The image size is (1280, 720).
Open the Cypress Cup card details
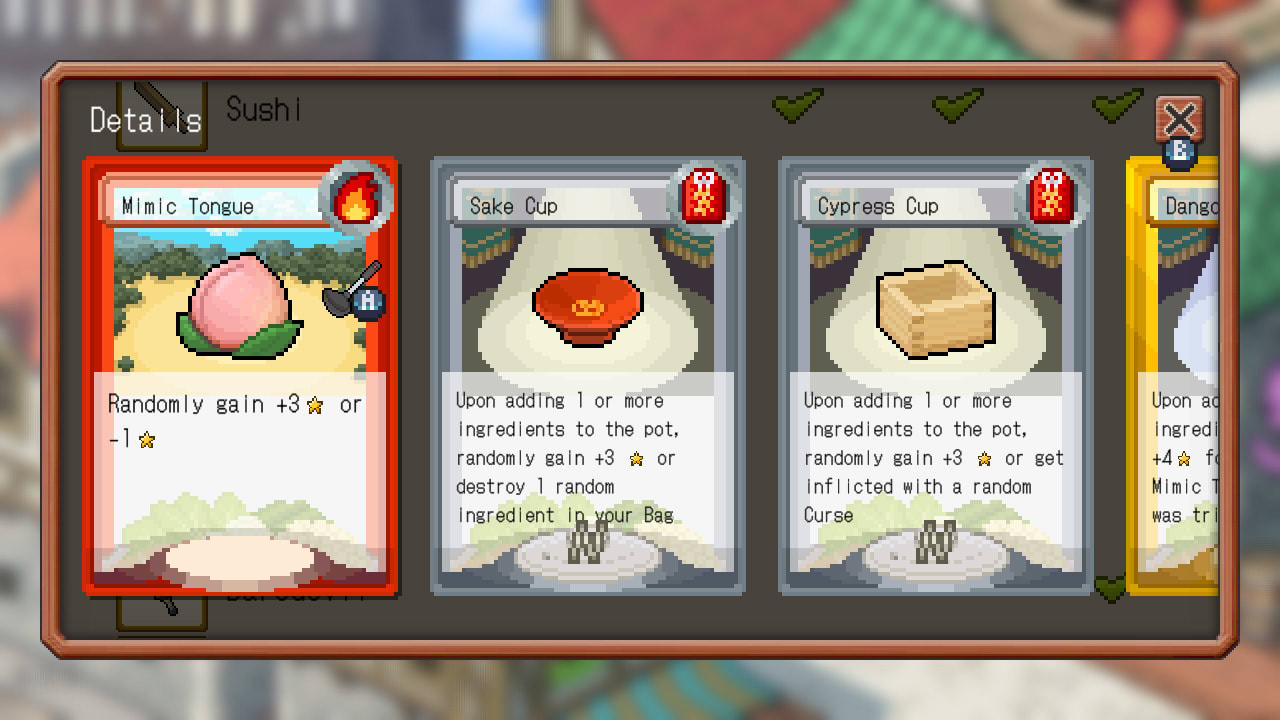coord(935,375)
